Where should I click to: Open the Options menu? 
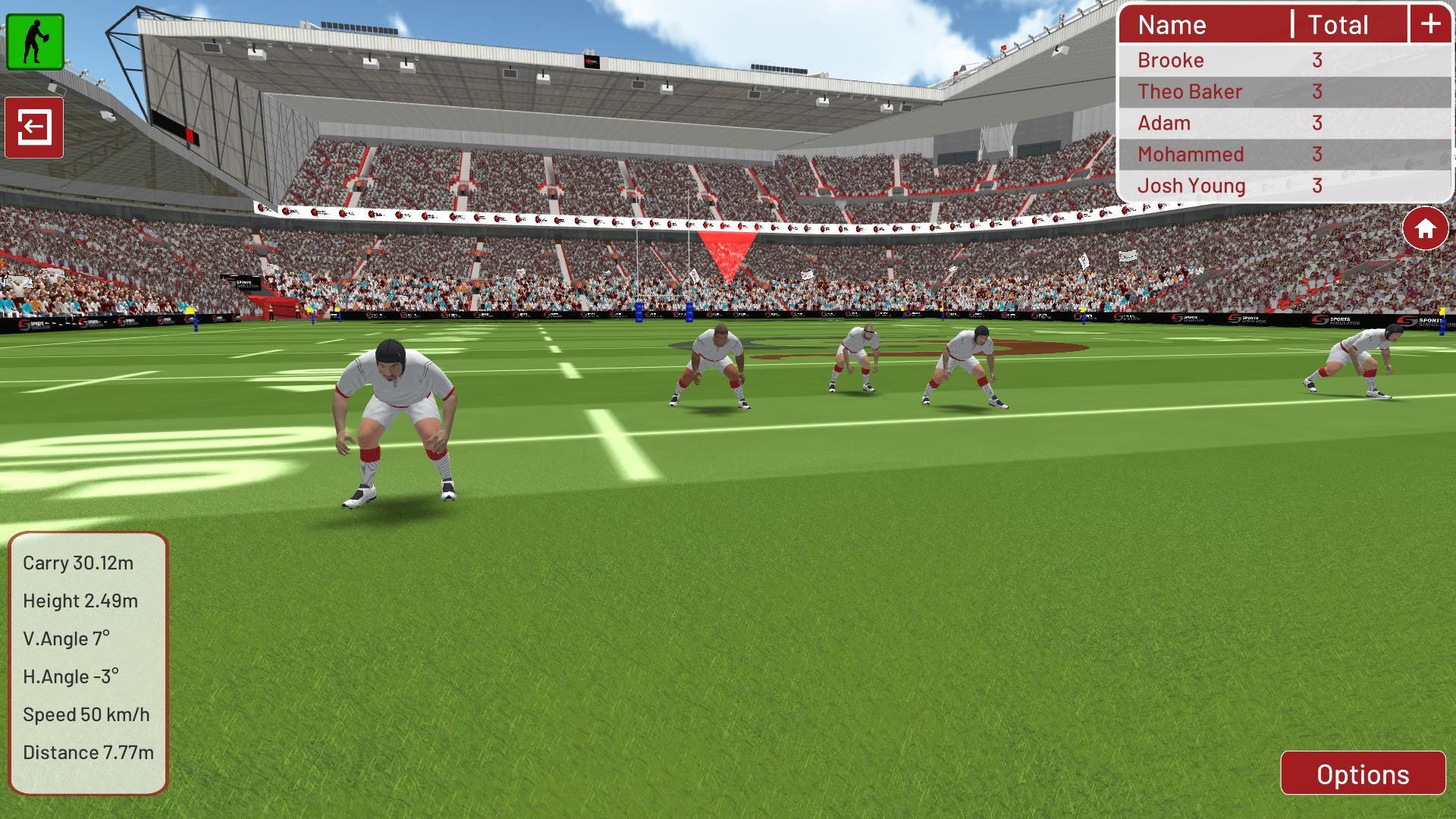[1361, 775]
